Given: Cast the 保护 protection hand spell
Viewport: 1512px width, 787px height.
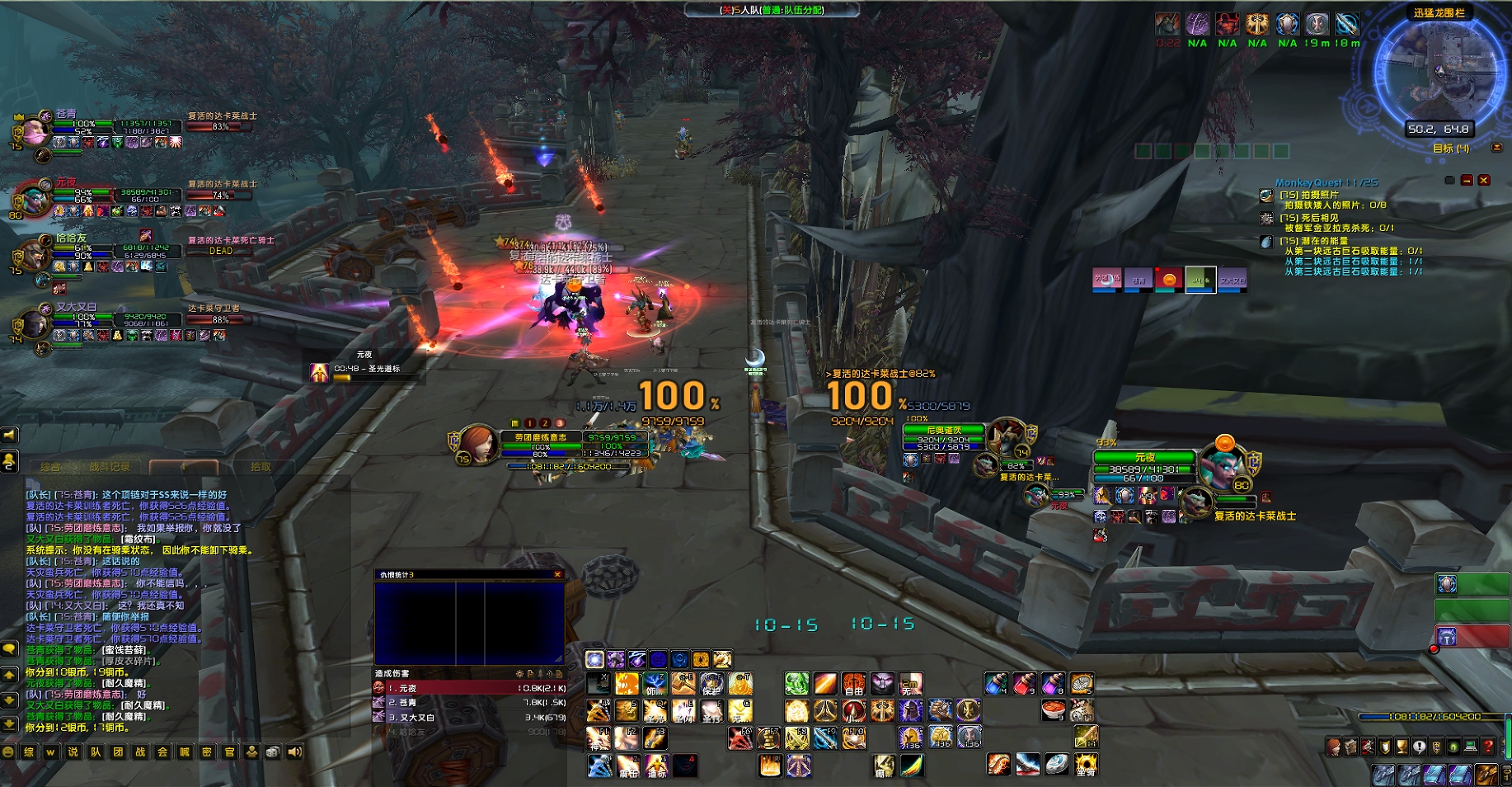Looking at the screenshot, I should click(711, 684).
